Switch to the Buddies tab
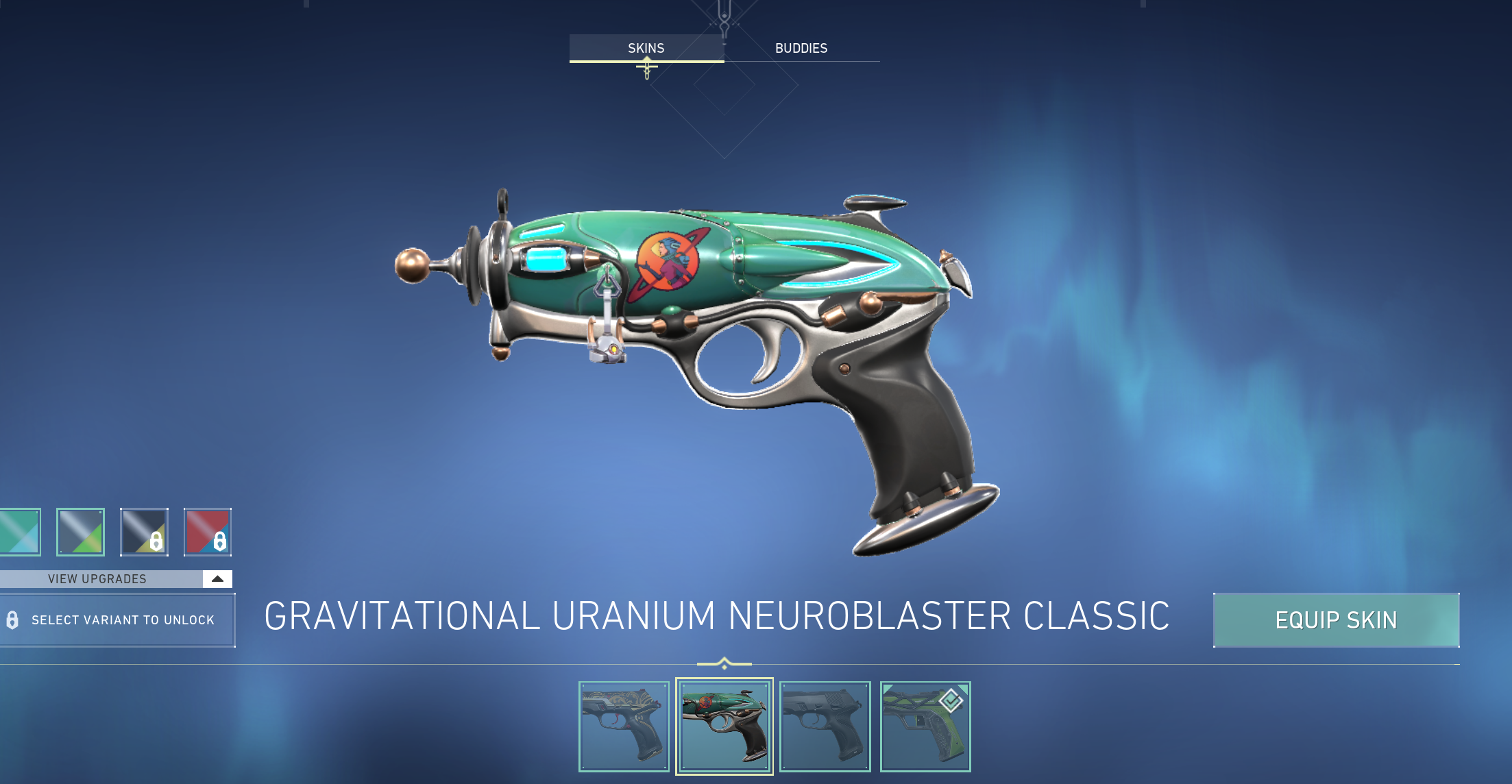 click(x=801, y=48)
